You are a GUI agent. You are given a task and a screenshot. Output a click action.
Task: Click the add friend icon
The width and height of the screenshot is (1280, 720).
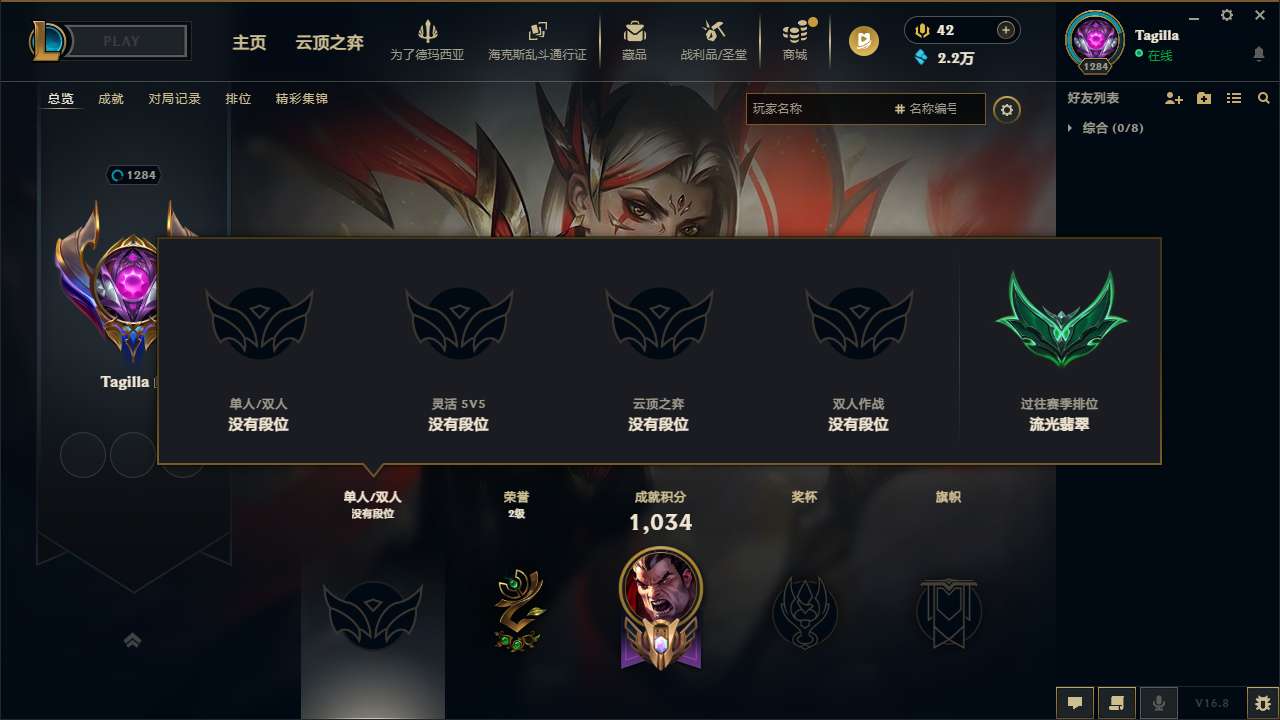point(1173,98)
